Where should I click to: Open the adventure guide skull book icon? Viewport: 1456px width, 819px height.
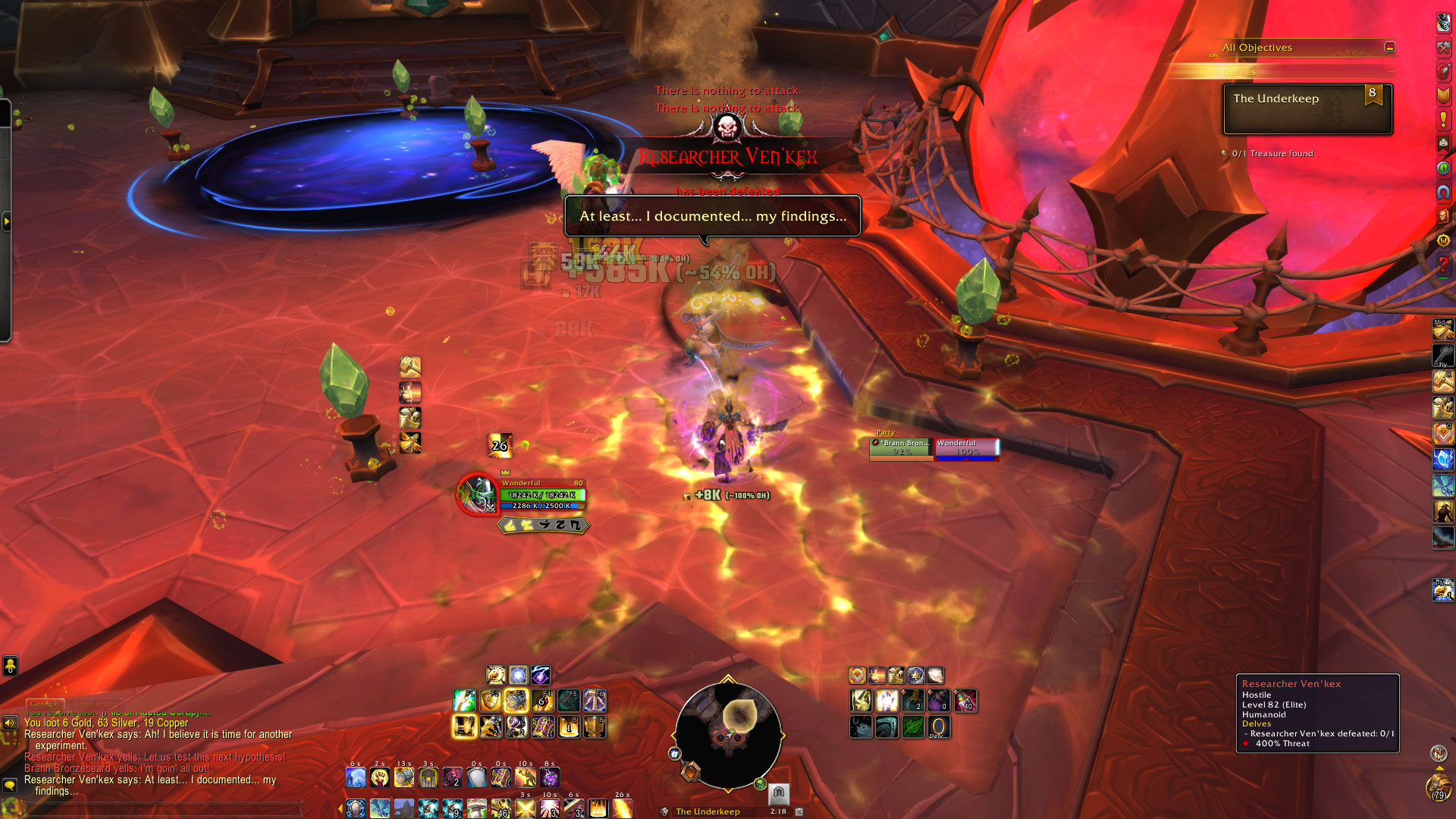(1443, 216)
